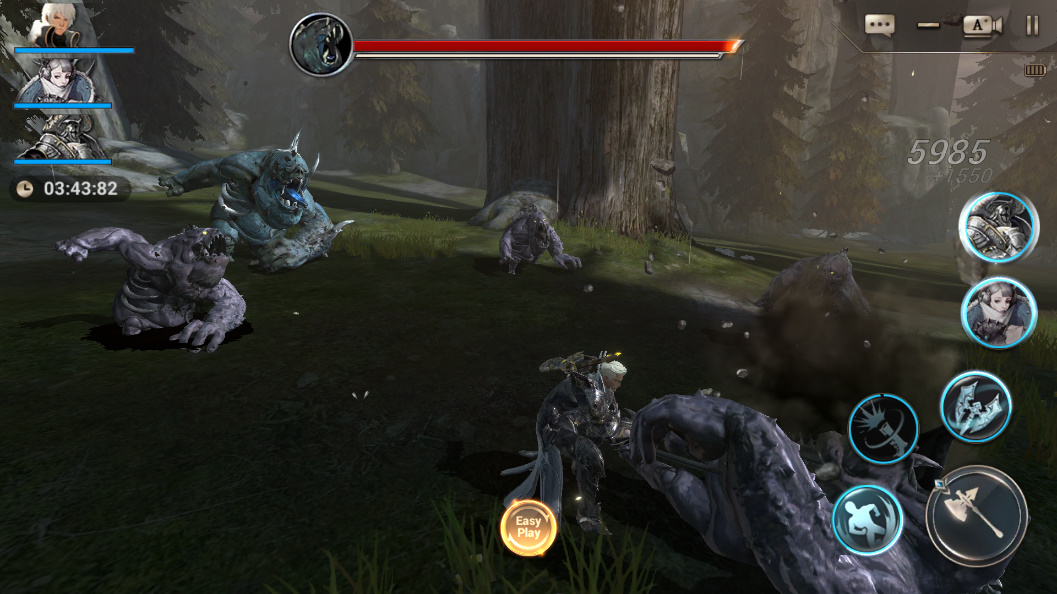Image resolution: width=1057 pixels, height=594 pixels.
Task: Pause the game
Action: [1033, 26]
